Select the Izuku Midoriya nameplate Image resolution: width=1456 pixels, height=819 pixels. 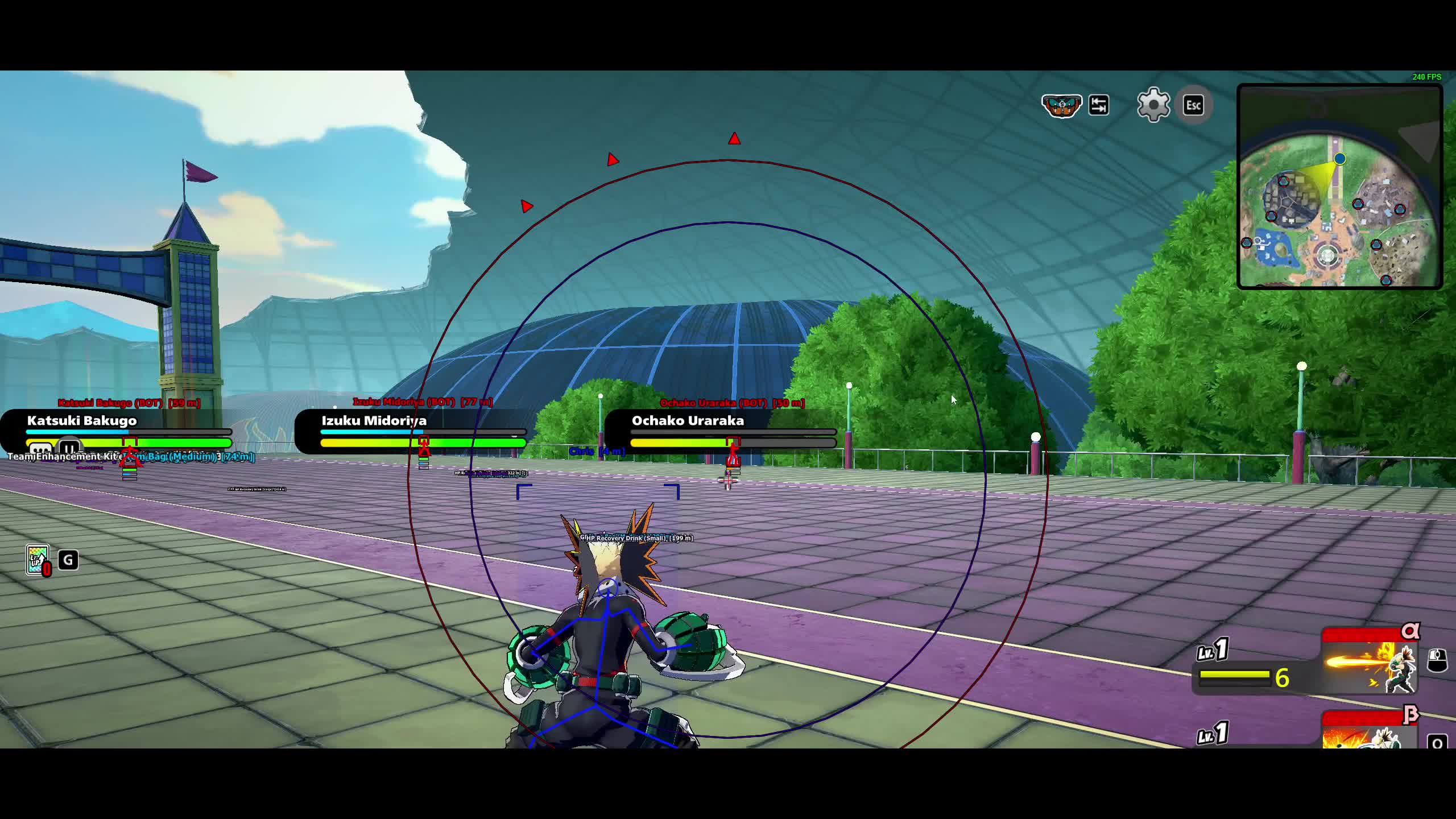[374, 421]
